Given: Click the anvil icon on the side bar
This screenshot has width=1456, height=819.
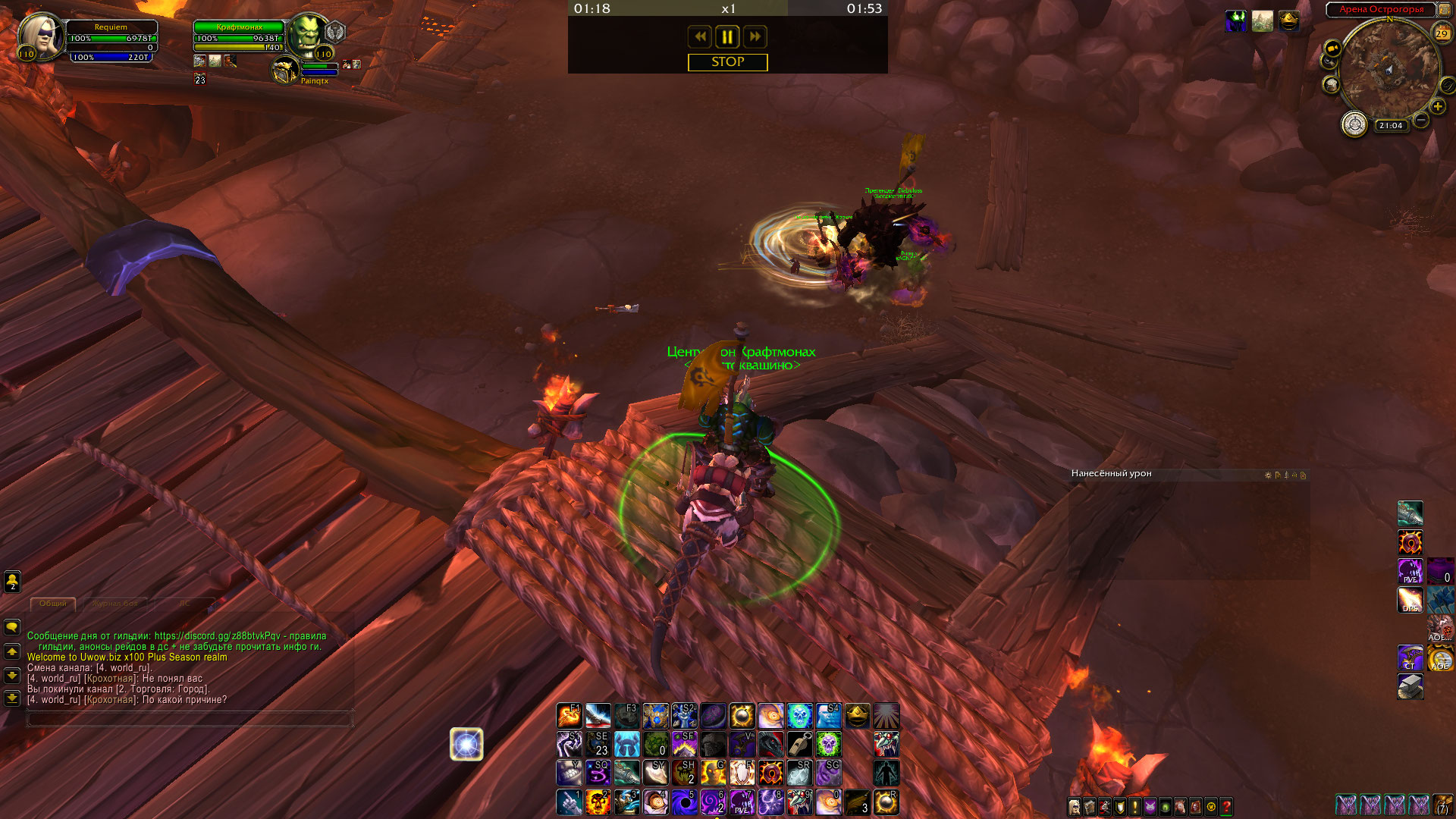Looking at the screenshot, I should tap(1410, 686).
